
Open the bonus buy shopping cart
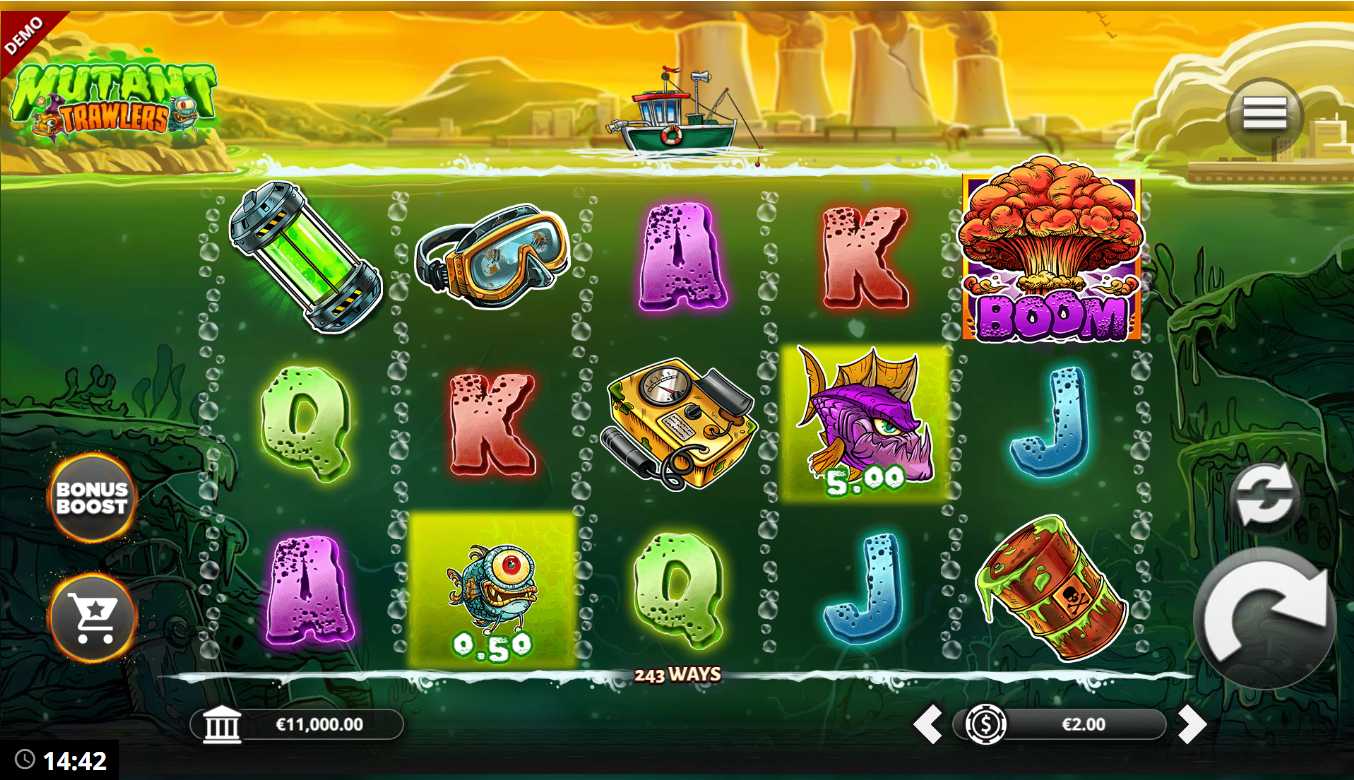(x=92, y=619)
